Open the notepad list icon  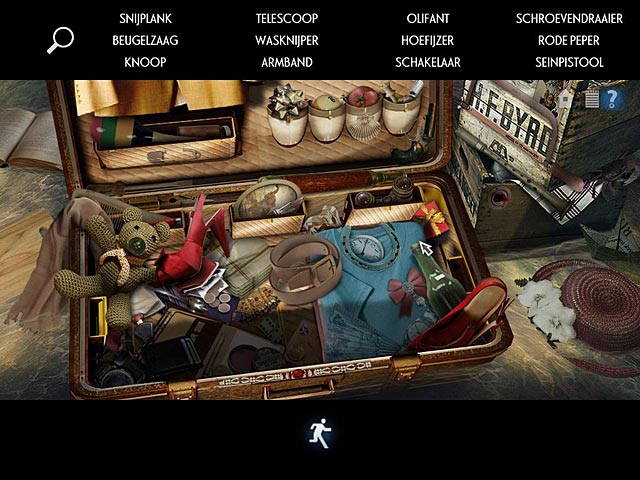click(591, 98)
